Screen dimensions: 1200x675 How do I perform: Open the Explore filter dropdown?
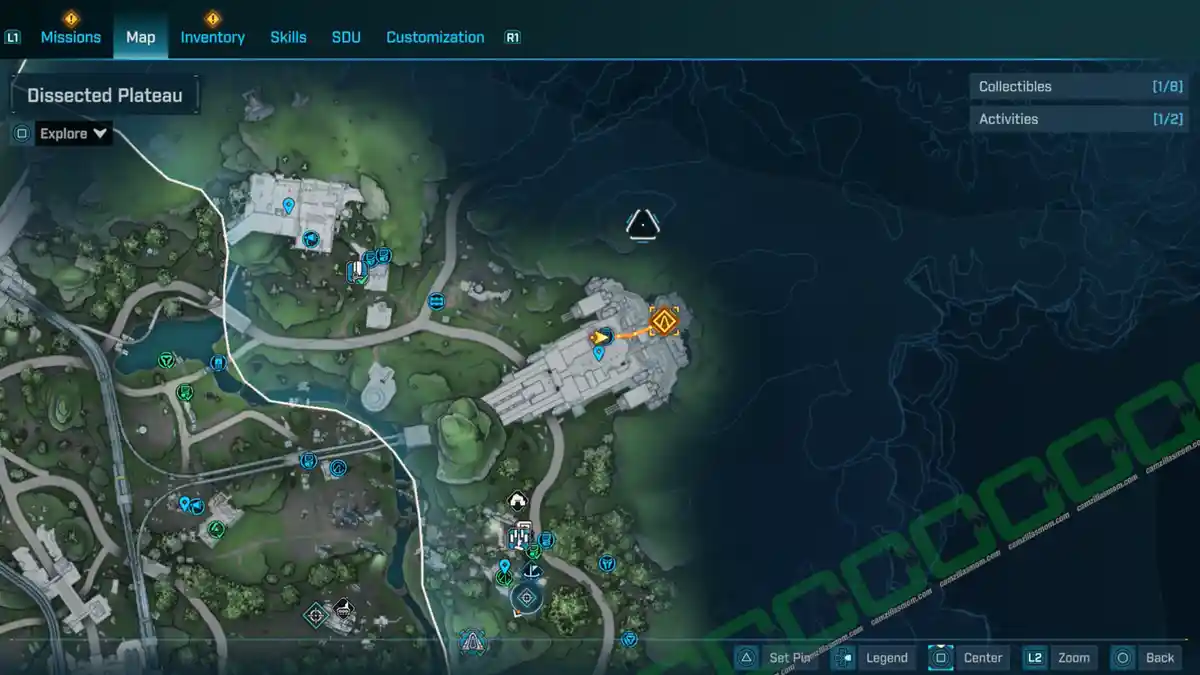coord(73,134)
